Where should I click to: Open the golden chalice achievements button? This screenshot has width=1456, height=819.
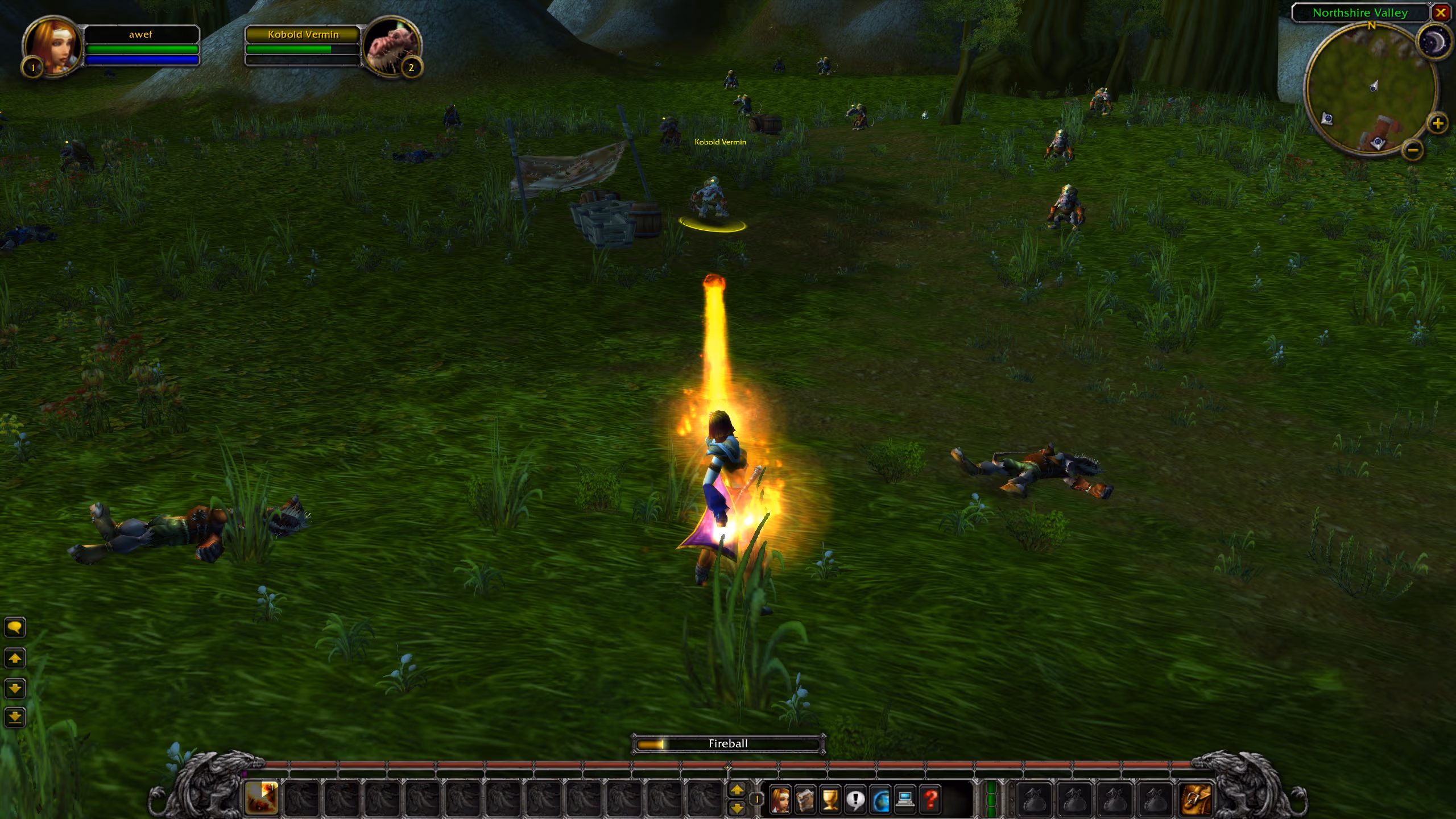[x=830, y=800]
